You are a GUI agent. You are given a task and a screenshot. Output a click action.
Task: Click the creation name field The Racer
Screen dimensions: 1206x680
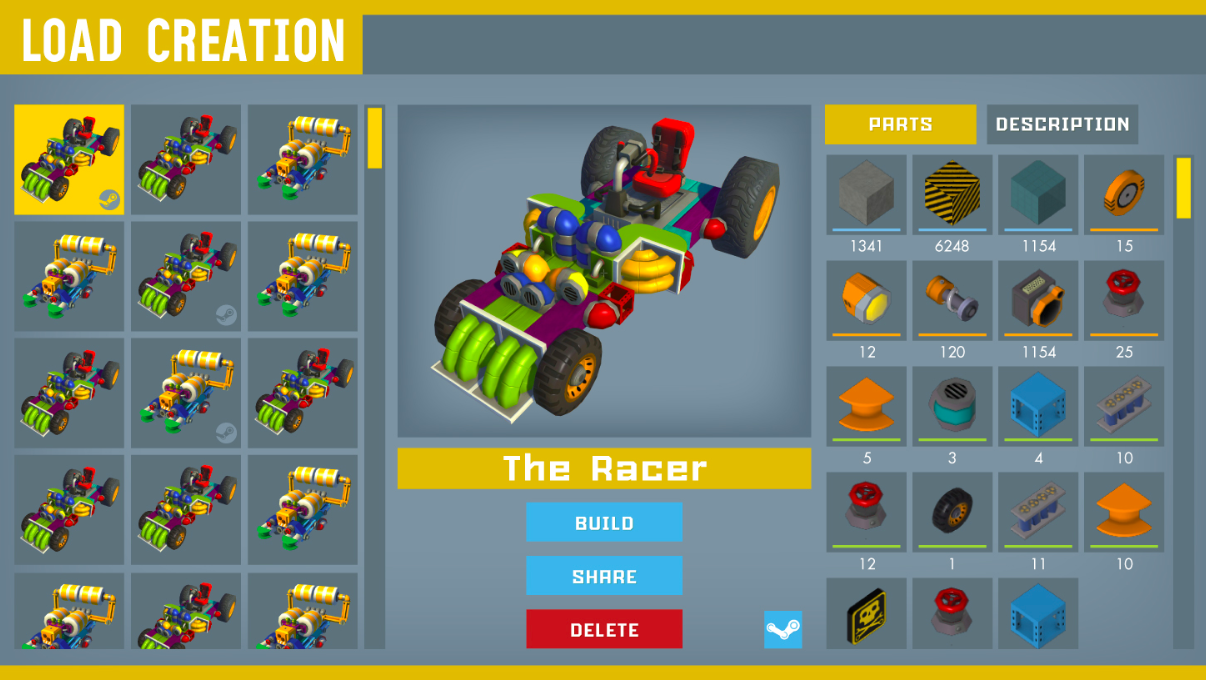(x=604, y=468)
